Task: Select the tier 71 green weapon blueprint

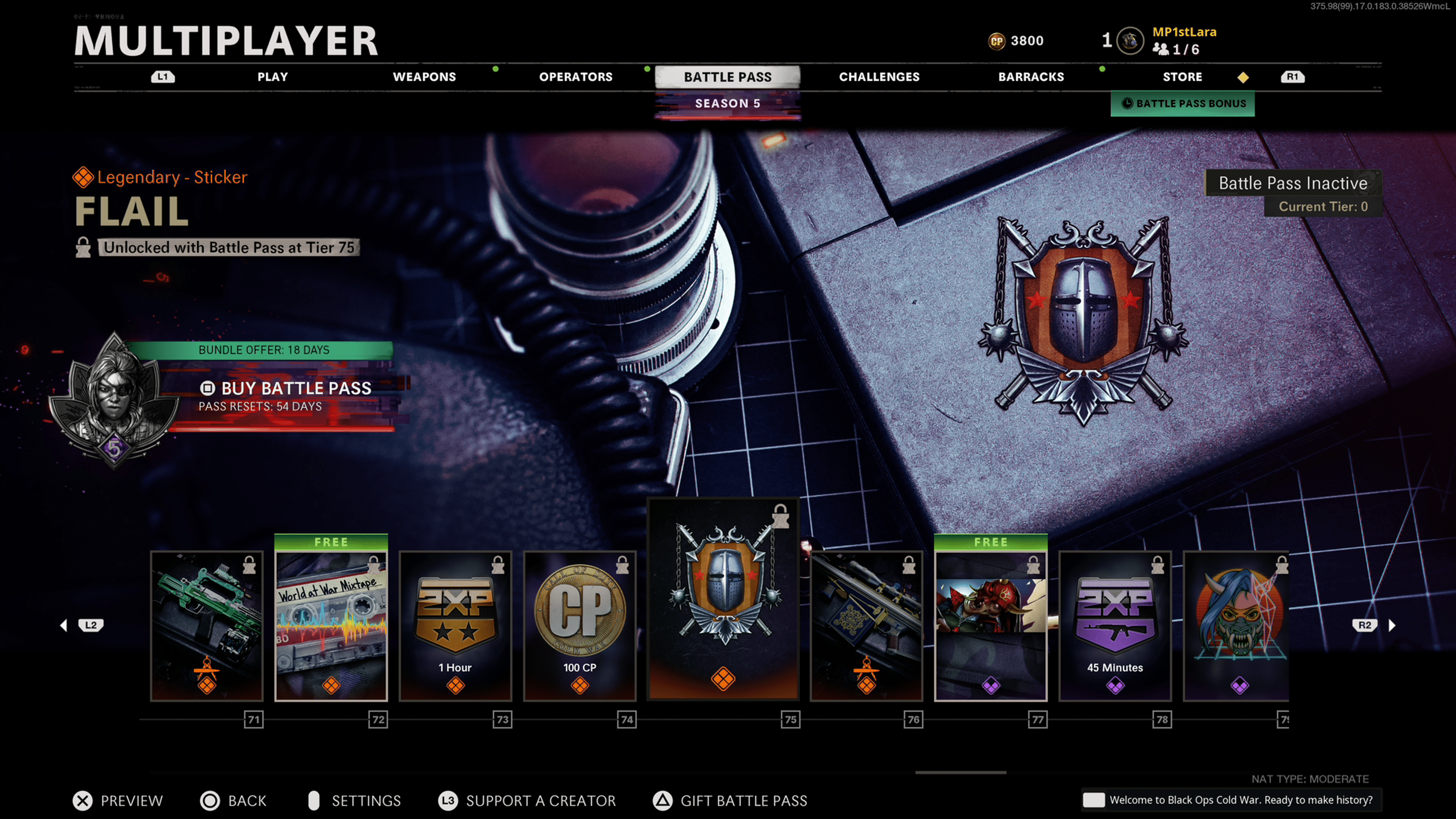Action: pos(207,626)
